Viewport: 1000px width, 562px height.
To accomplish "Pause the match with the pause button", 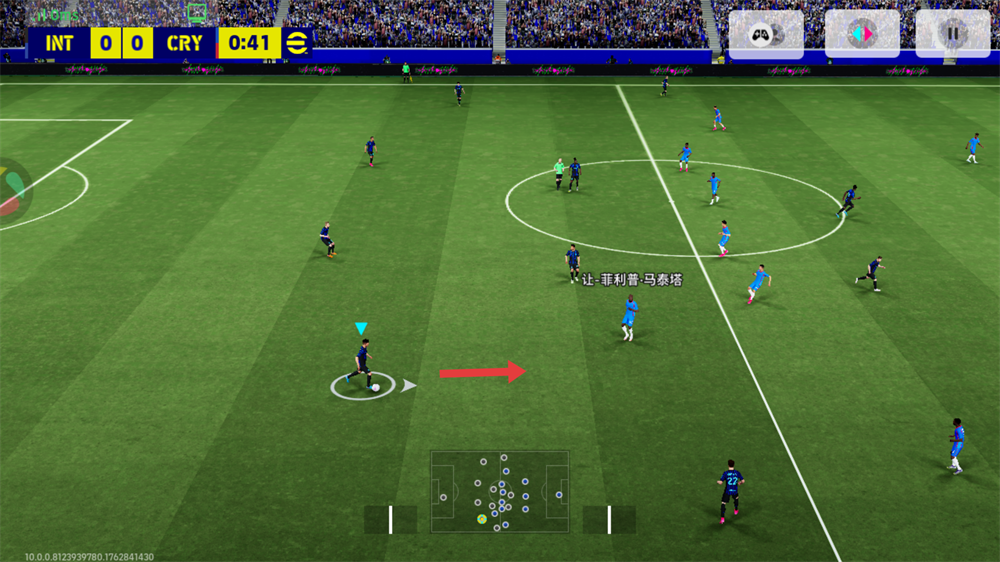I will click(952, 34).
